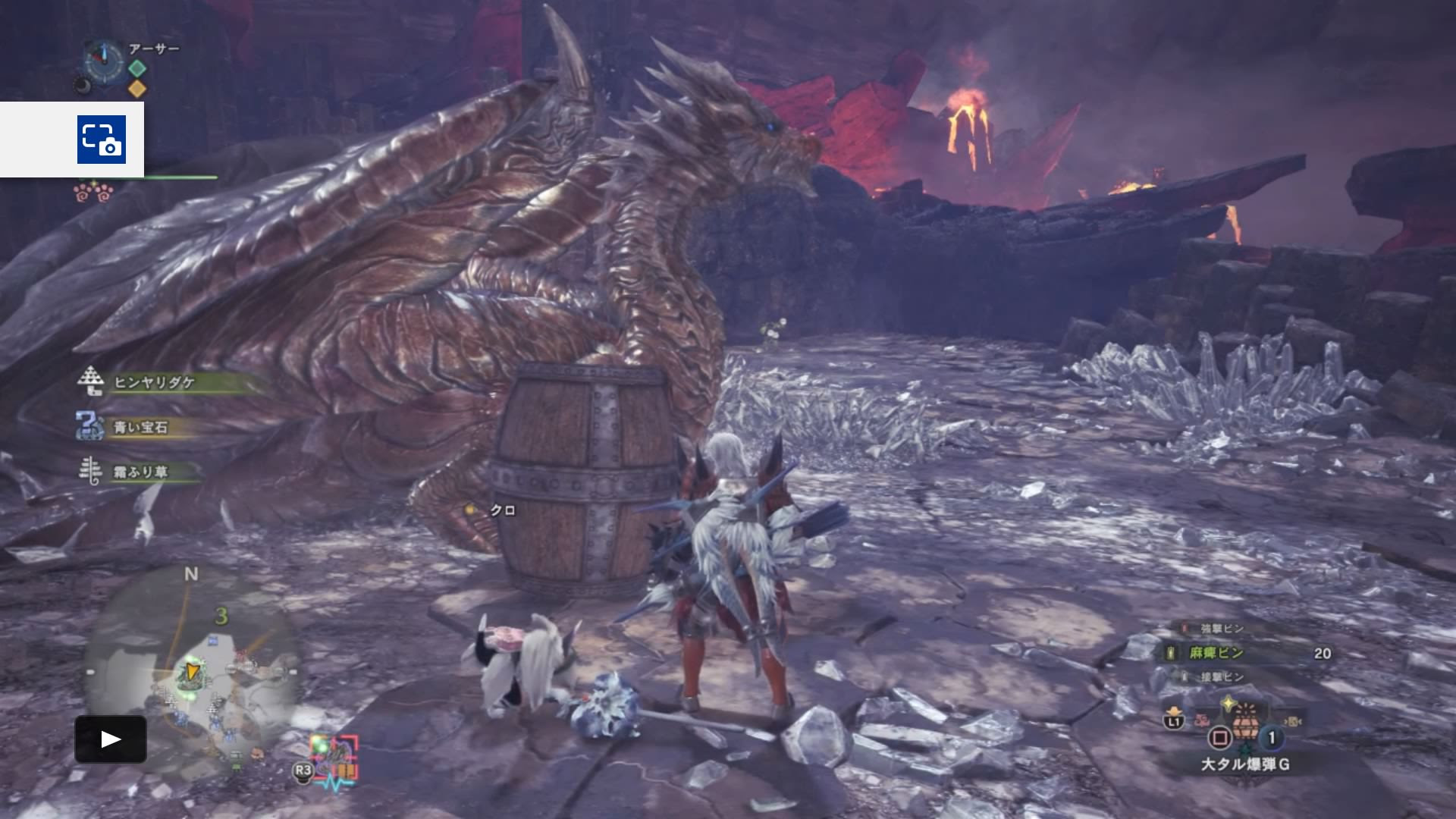The image size is (1456, 819).
Task: Click the screenshot capture icon
Action: pos(102,140)
